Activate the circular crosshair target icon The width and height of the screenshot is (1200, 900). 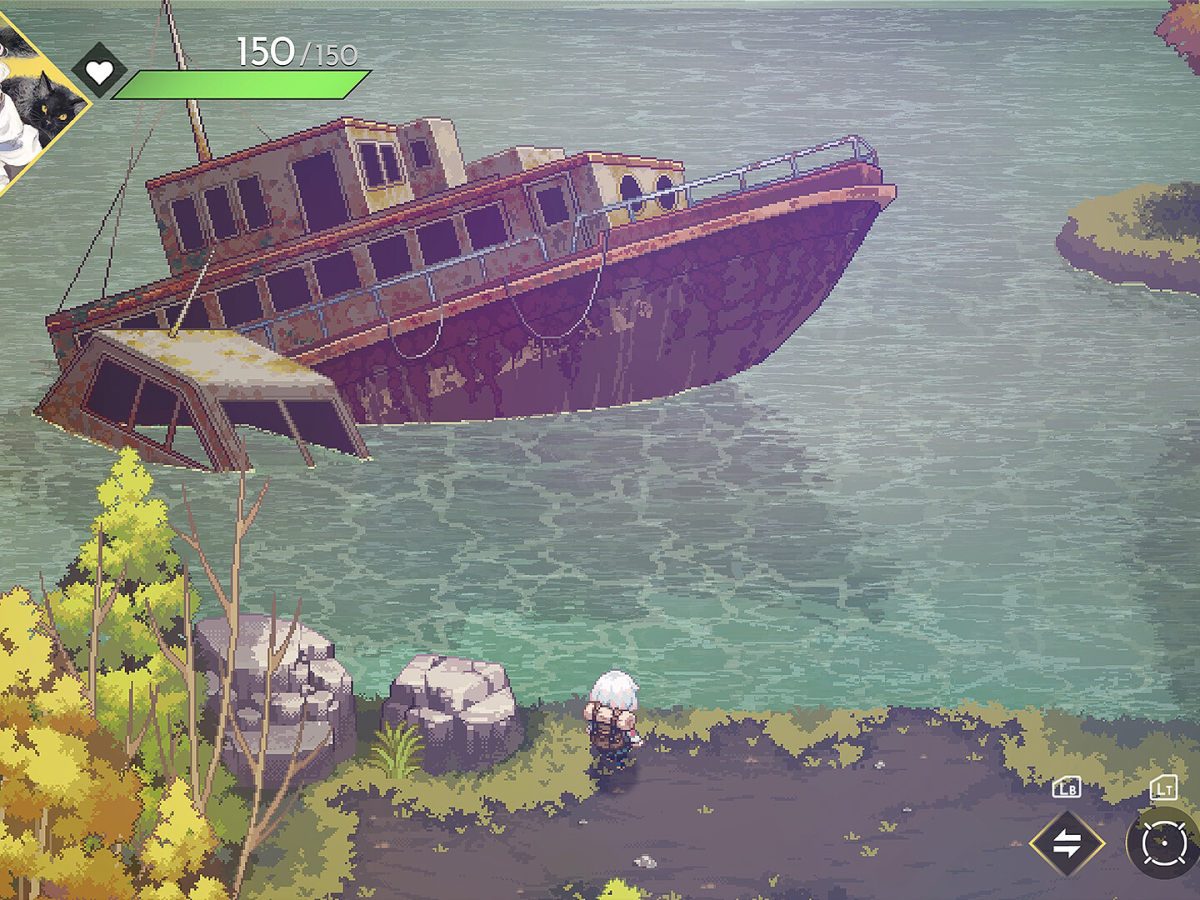click(1165, 845)
